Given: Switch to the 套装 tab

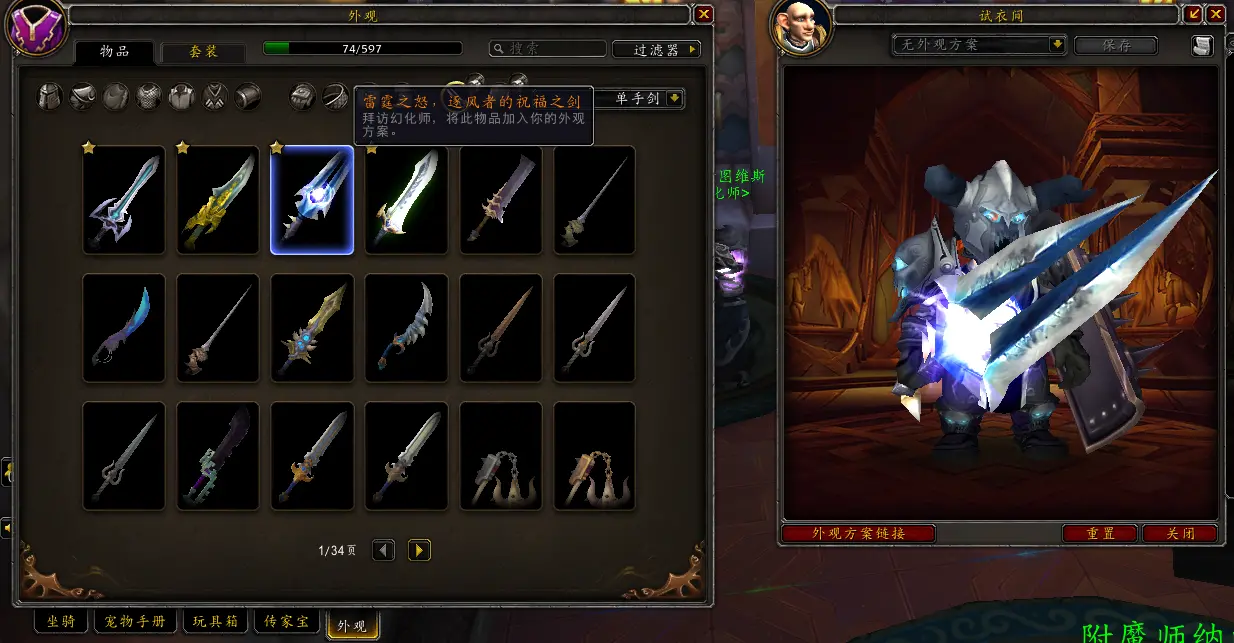Looking at the screenshot, I should (204, 52).
